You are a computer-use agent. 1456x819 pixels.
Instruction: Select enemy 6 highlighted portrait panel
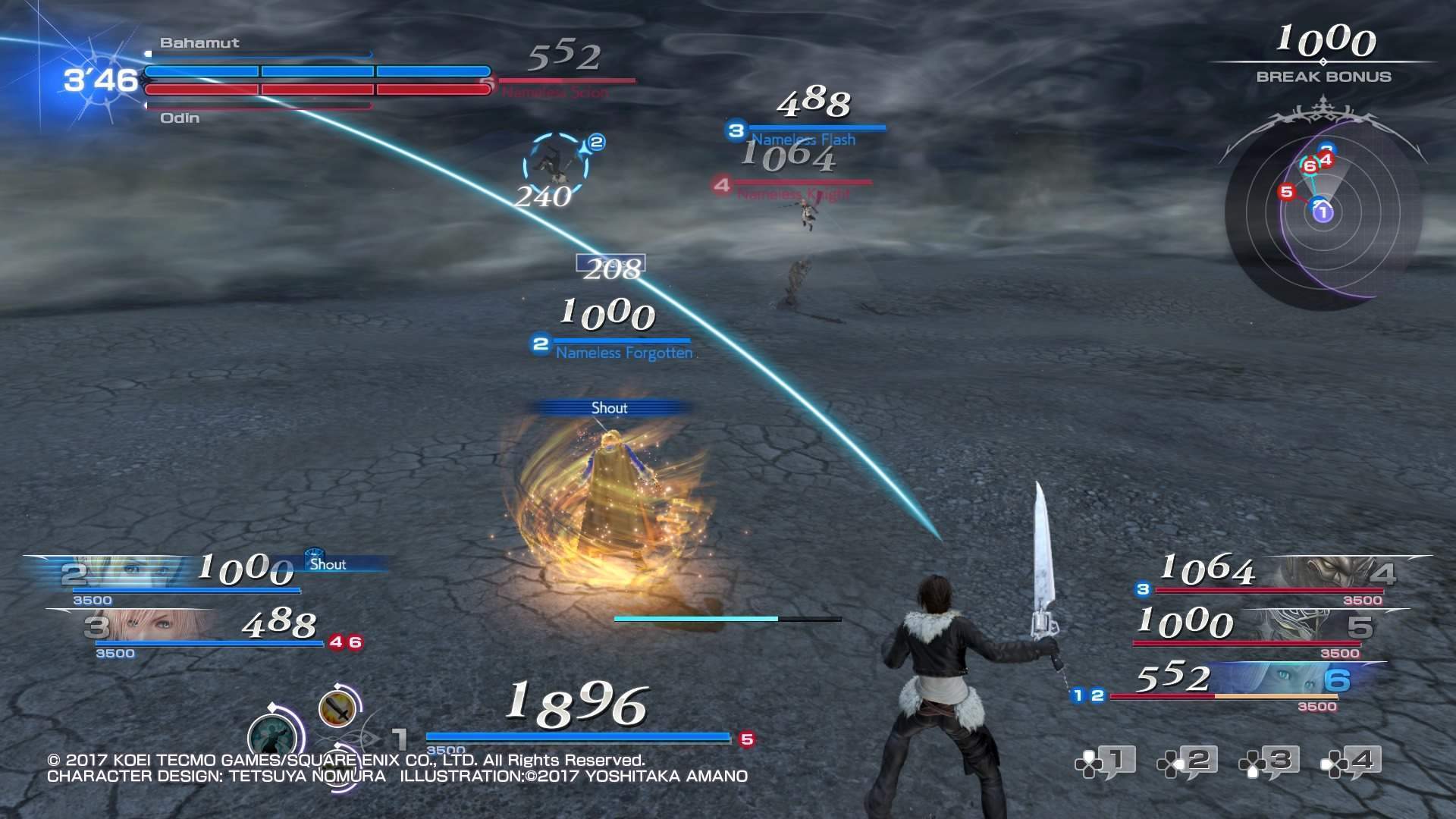point(1289,679)
